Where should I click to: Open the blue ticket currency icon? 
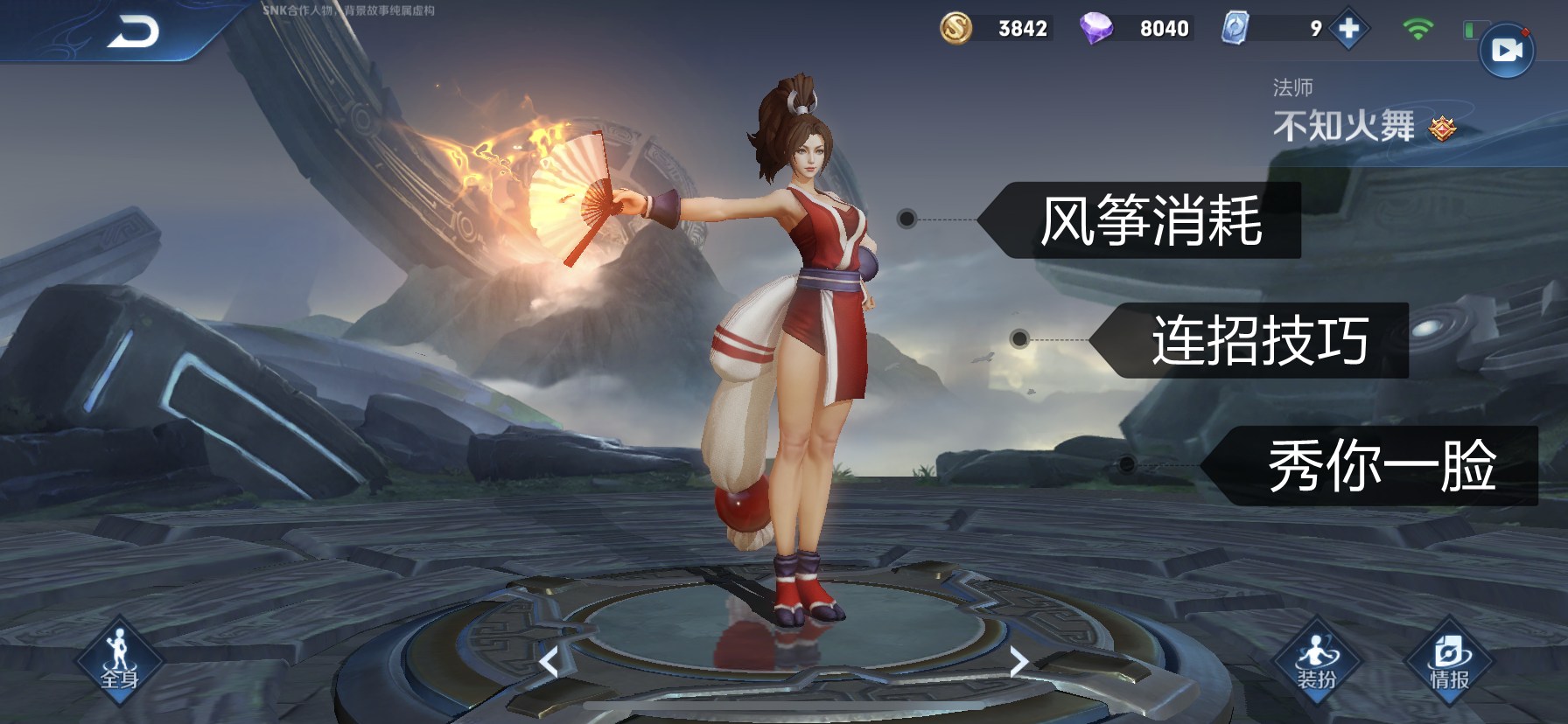[1235, 29]
